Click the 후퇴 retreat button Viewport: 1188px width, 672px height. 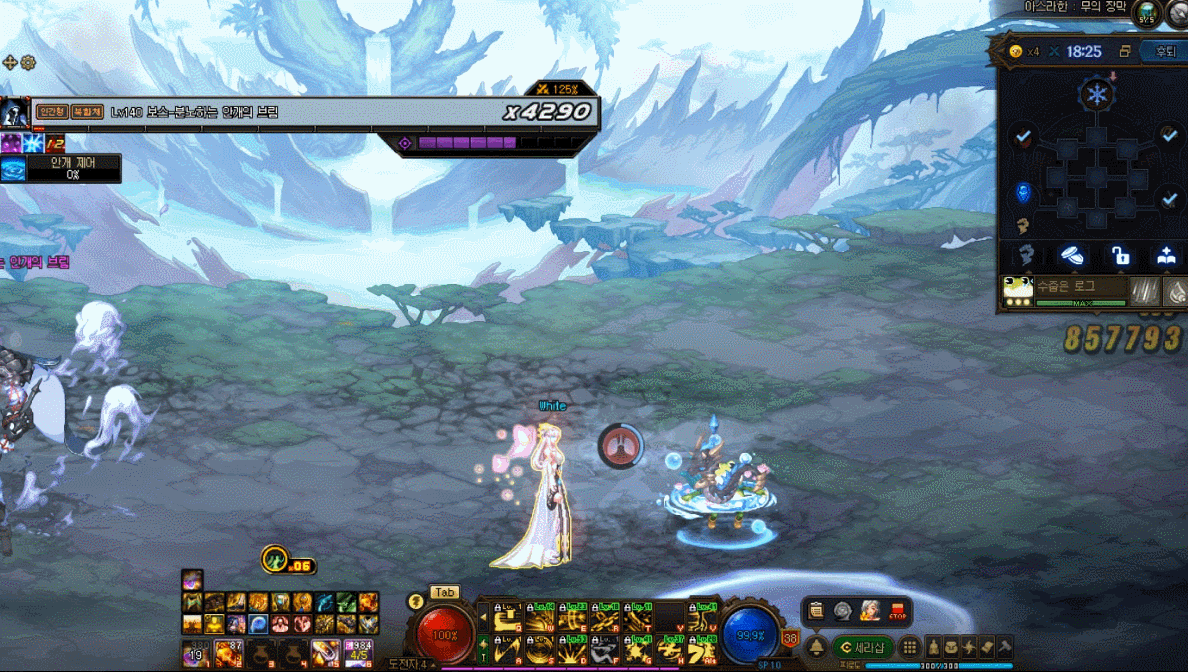pos(1165,52)
